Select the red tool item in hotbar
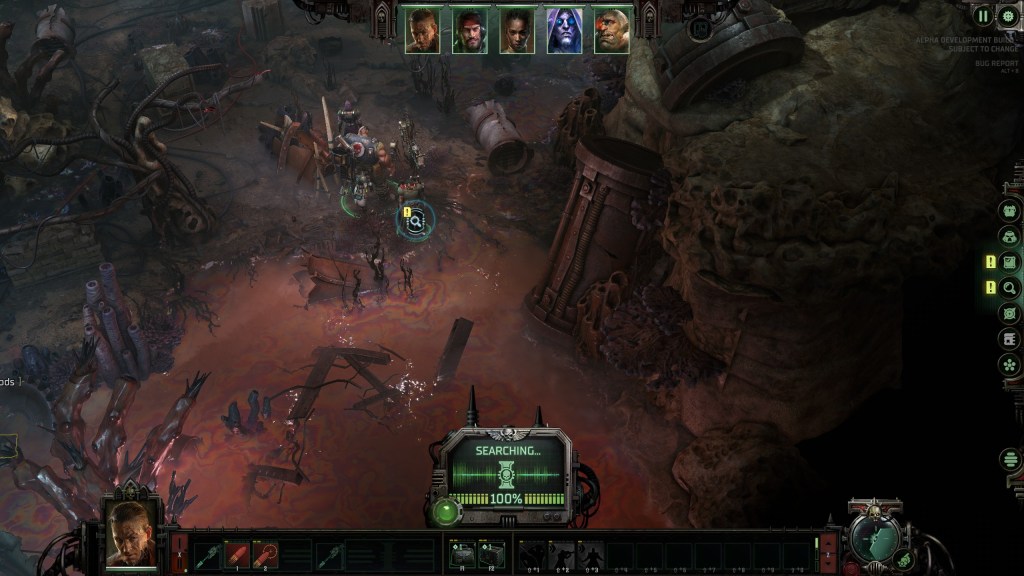1024x576 pixels. coord(265,554)
